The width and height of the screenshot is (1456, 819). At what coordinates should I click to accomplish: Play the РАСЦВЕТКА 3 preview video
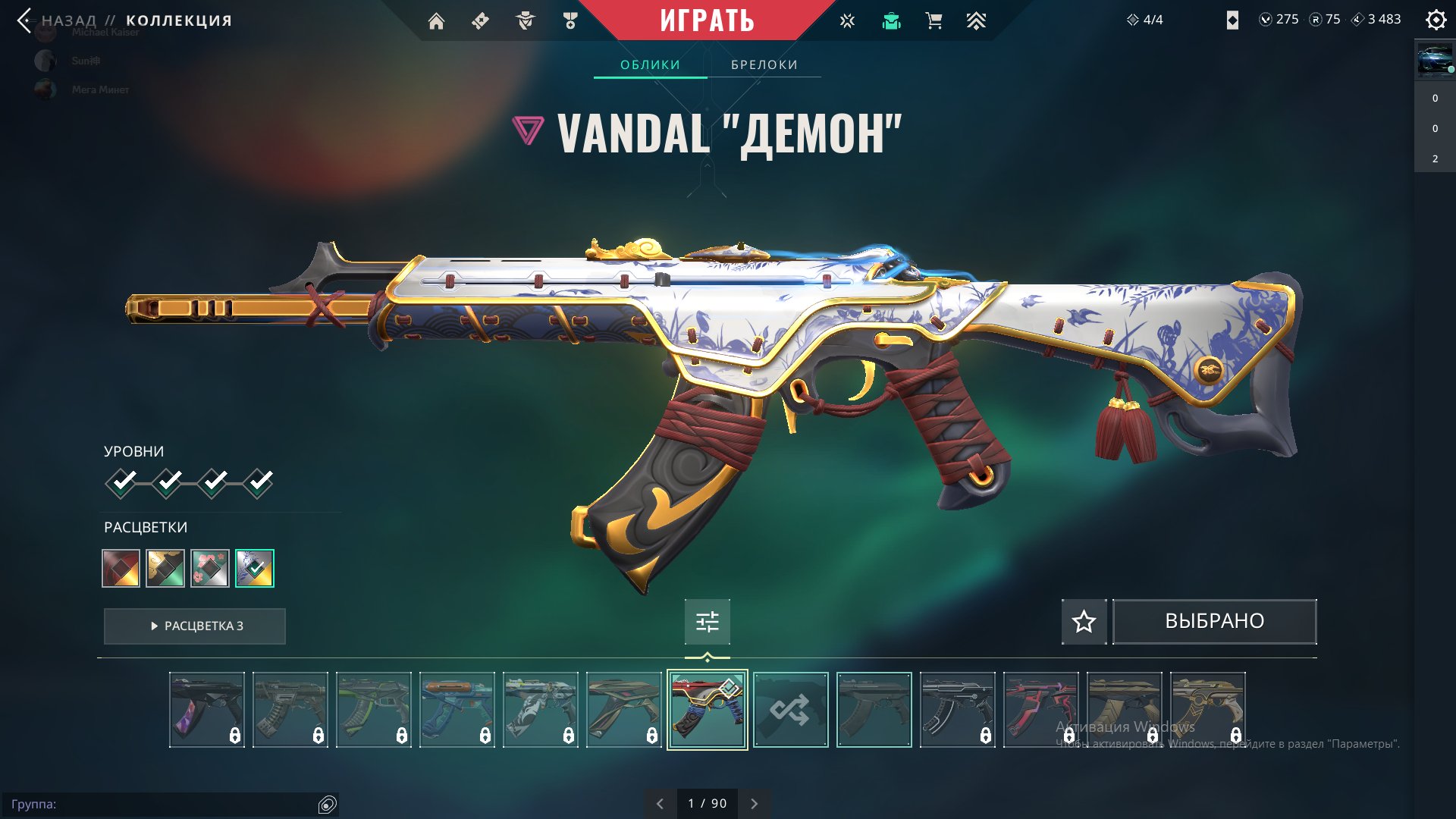point(195,626)
